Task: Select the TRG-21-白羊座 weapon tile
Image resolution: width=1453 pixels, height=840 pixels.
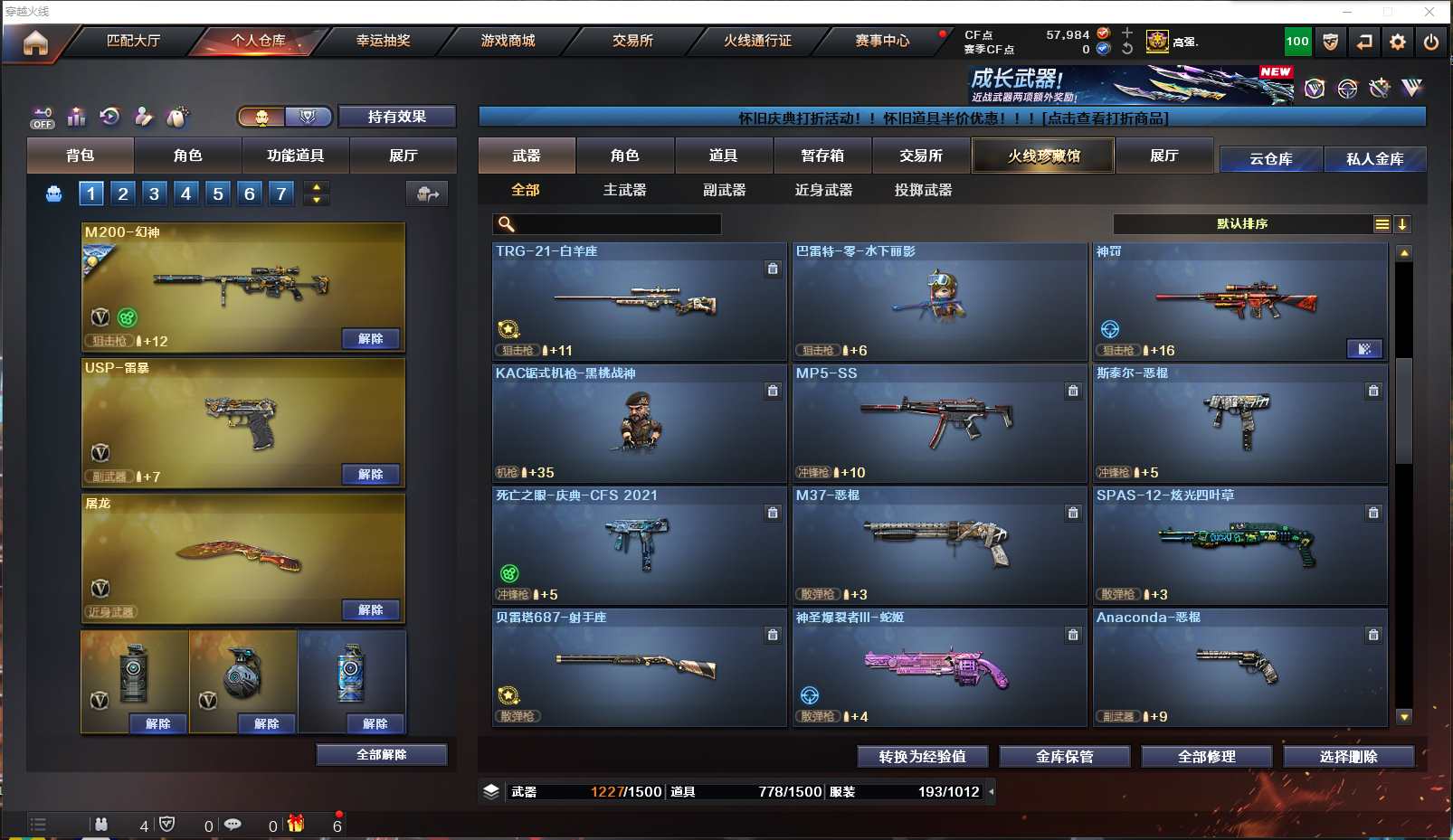Action: [x=639, y=301]
